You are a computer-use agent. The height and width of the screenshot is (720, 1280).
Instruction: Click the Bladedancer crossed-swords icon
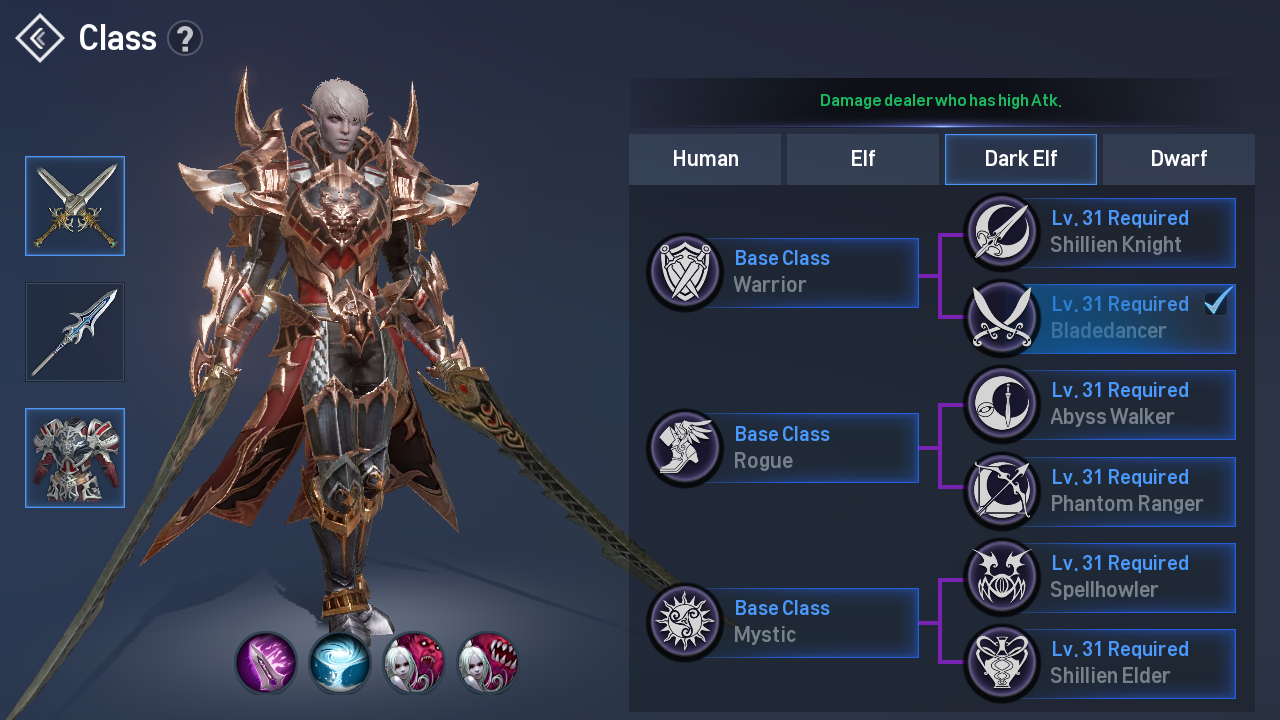[x=1002, y=318]
